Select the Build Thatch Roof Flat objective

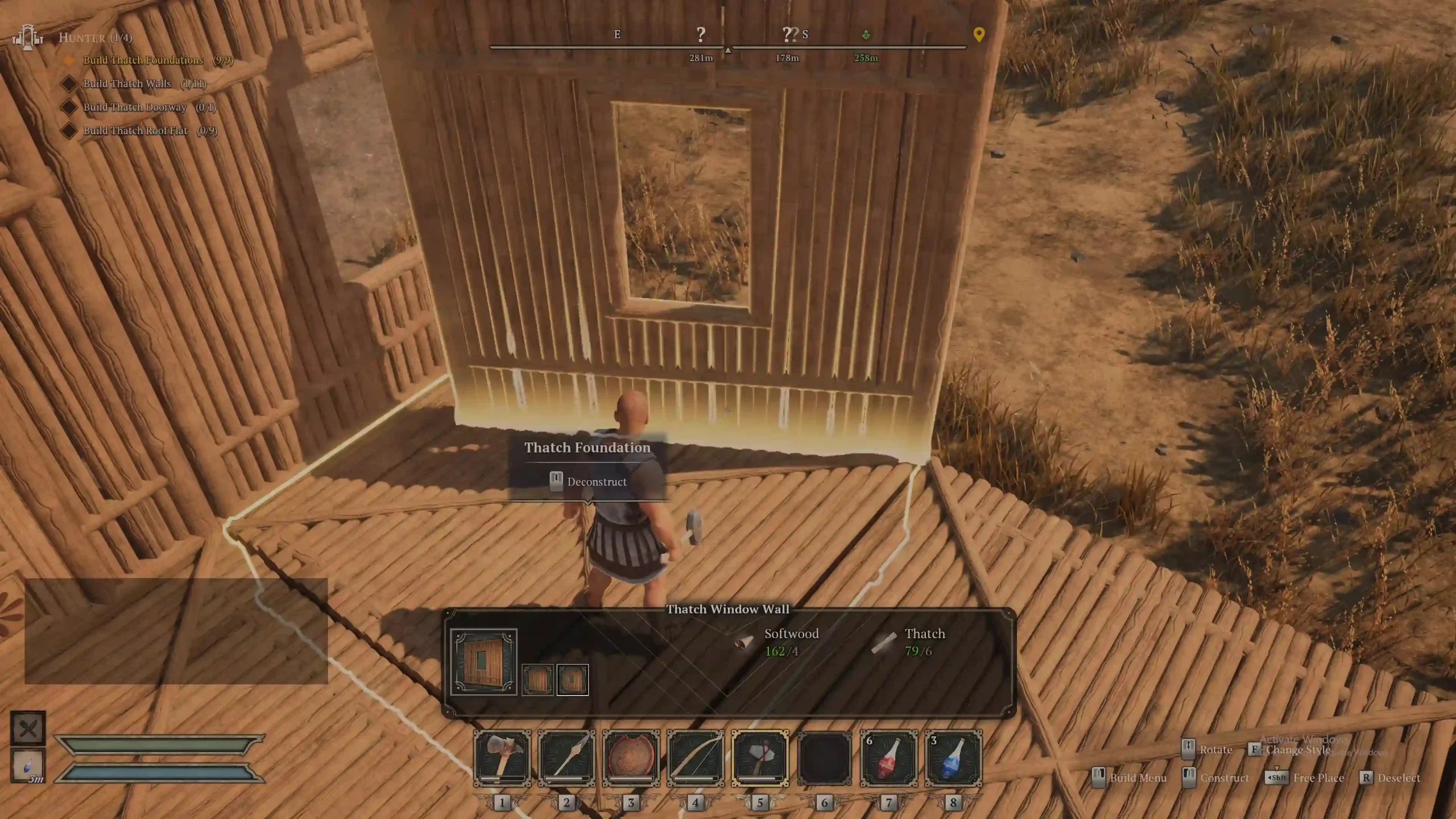[x=135, y=130]
